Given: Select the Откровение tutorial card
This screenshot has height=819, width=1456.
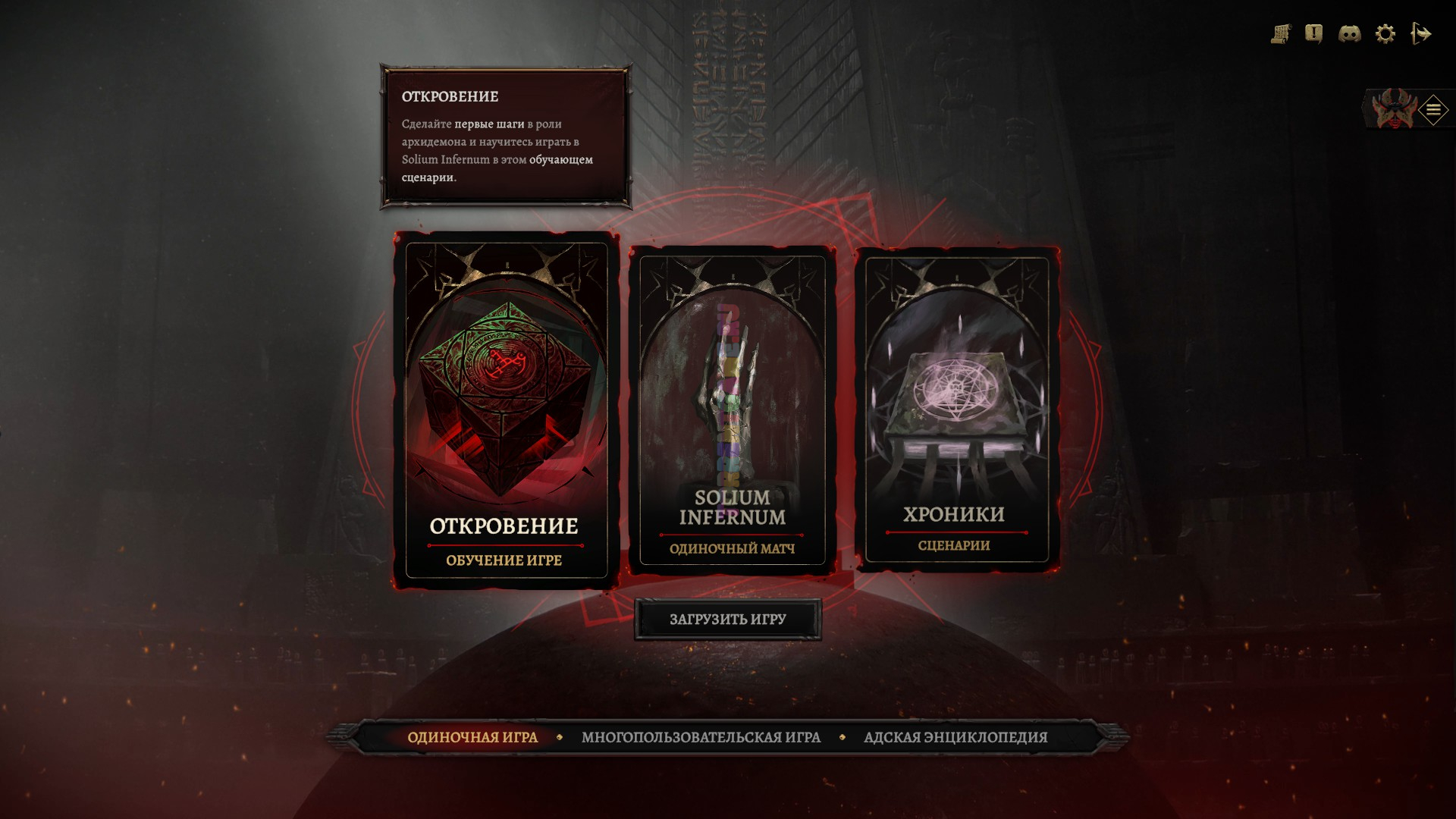Looking at the screenshot, I should point(506,410).
